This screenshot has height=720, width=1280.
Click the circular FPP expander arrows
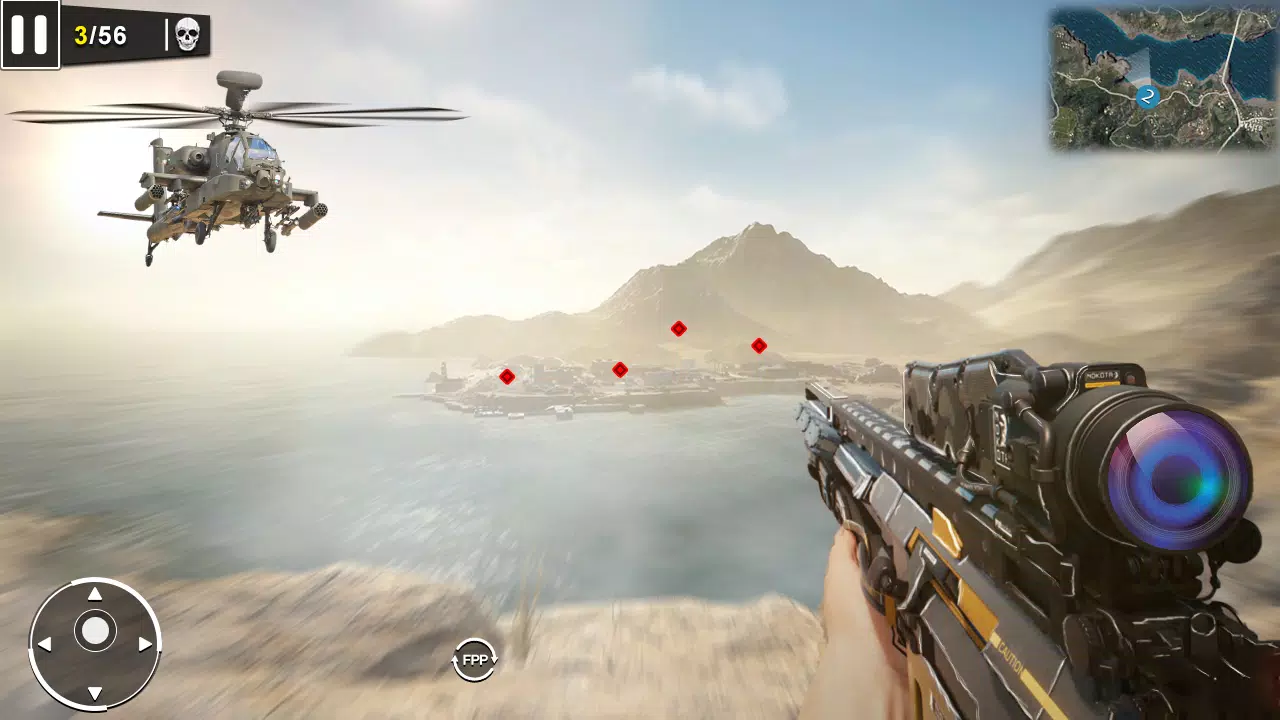pos(474,659)
